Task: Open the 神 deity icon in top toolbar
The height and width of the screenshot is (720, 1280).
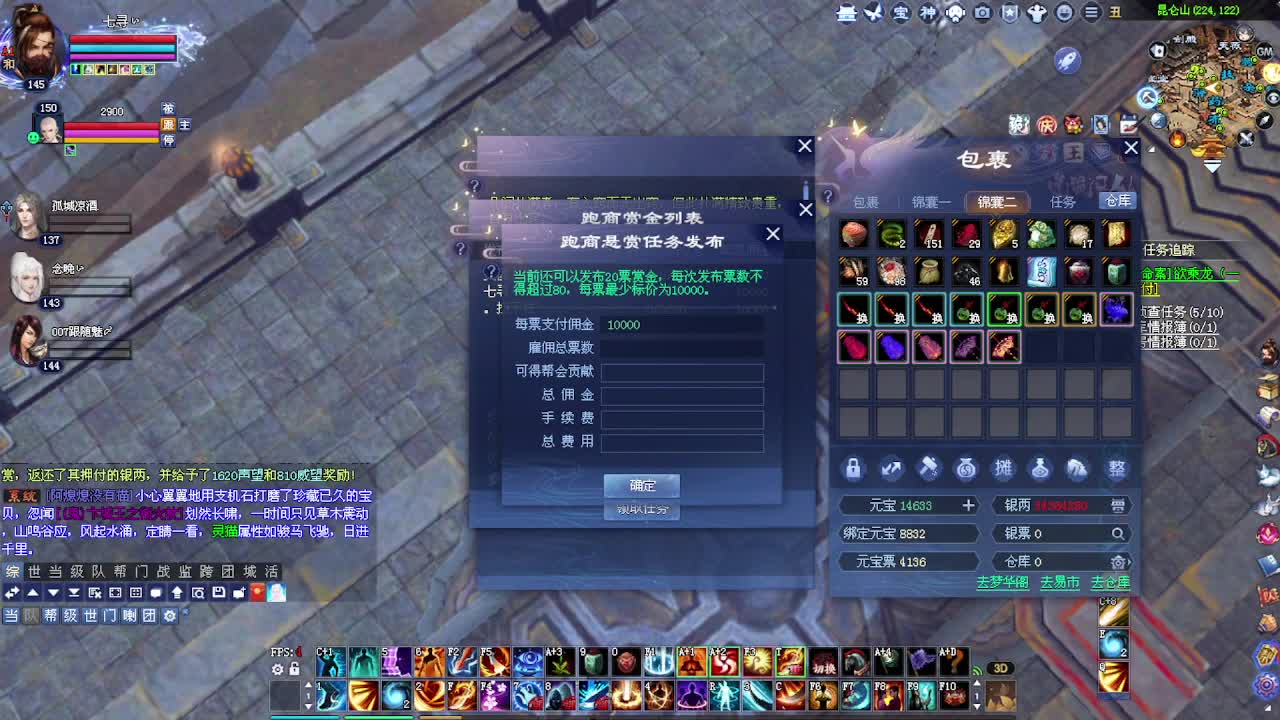Action: coord(930,14)
